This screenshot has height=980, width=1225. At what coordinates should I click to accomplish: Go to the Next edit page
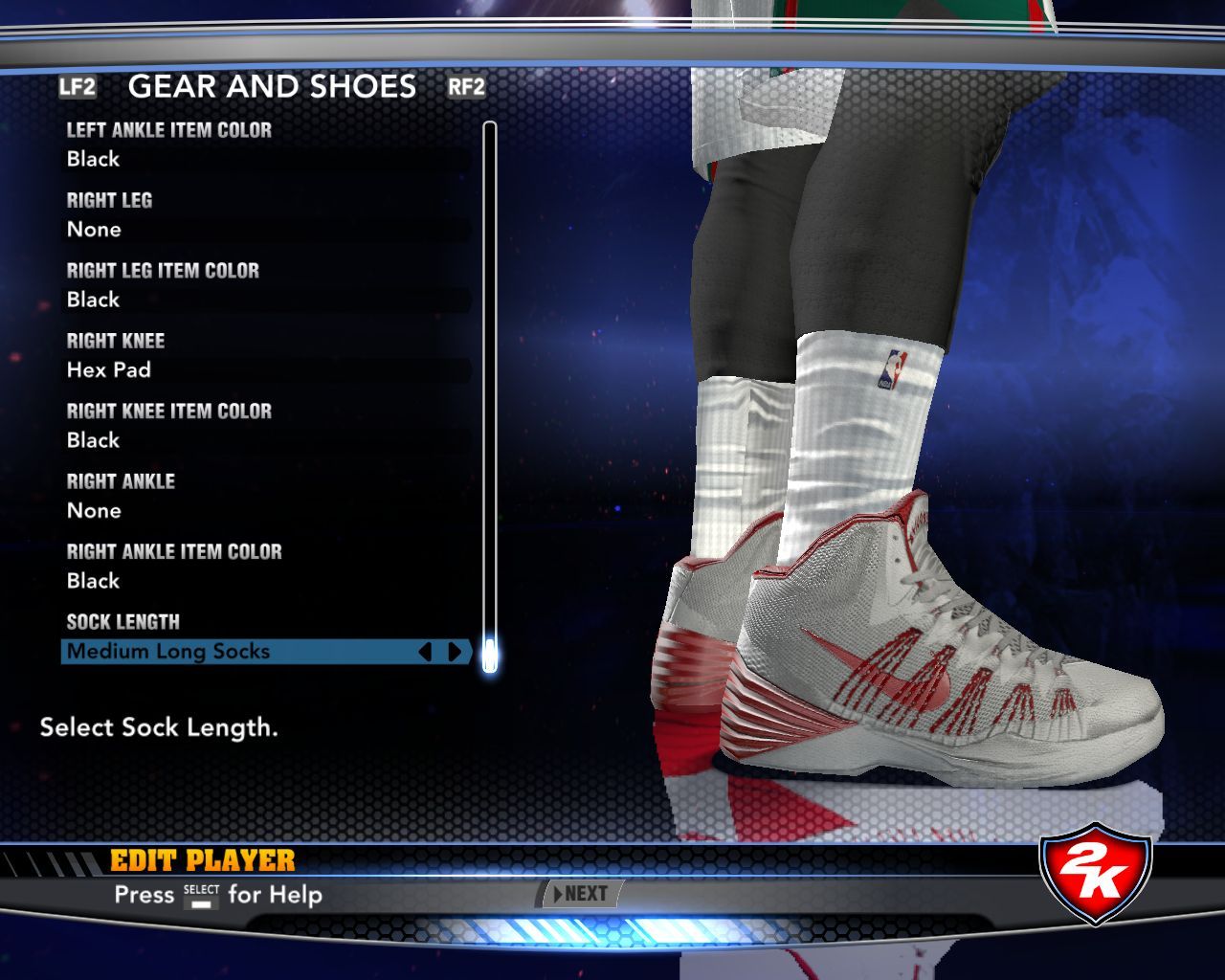(581, 894)
